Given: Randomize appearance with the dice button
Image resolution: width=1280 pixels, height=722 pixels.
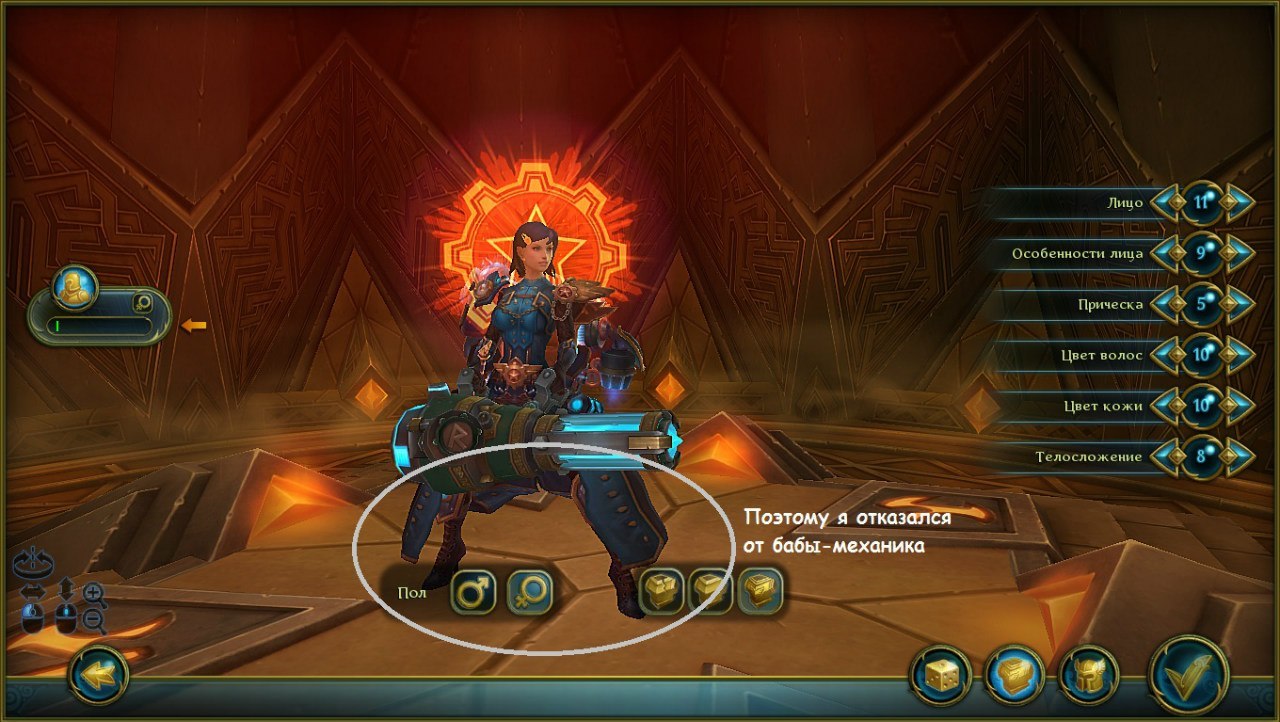Looking at the screenshot, I should (x=940, y=675).
